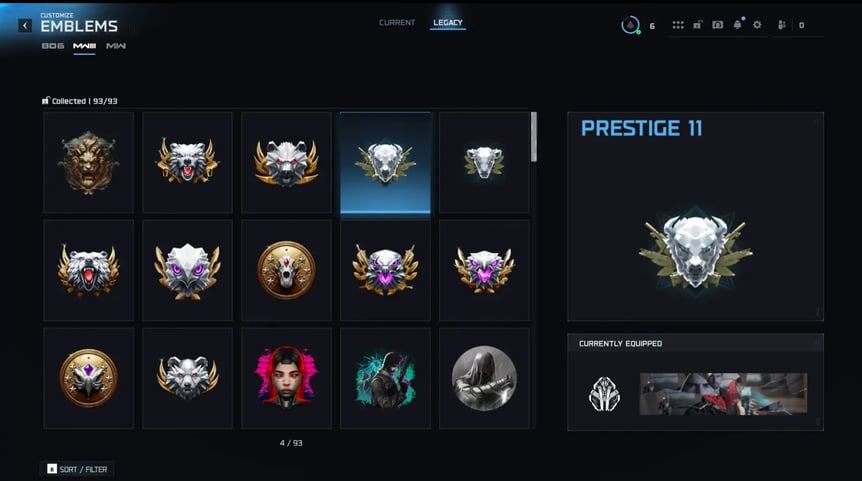Image resolution: width=862 pixels, height=481 pixels.
Task: Select the grey hooded figure circular emblem
Action: [x=484, y=378]
